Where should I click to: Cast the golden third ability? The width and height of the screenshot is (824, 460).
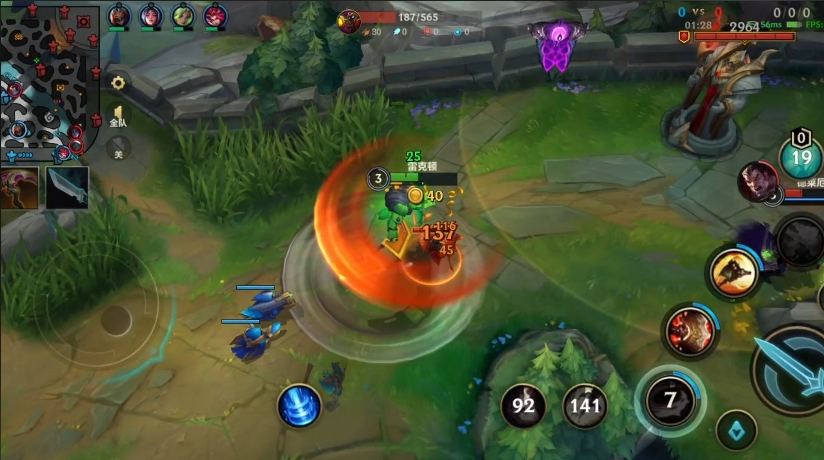point(732,271)
